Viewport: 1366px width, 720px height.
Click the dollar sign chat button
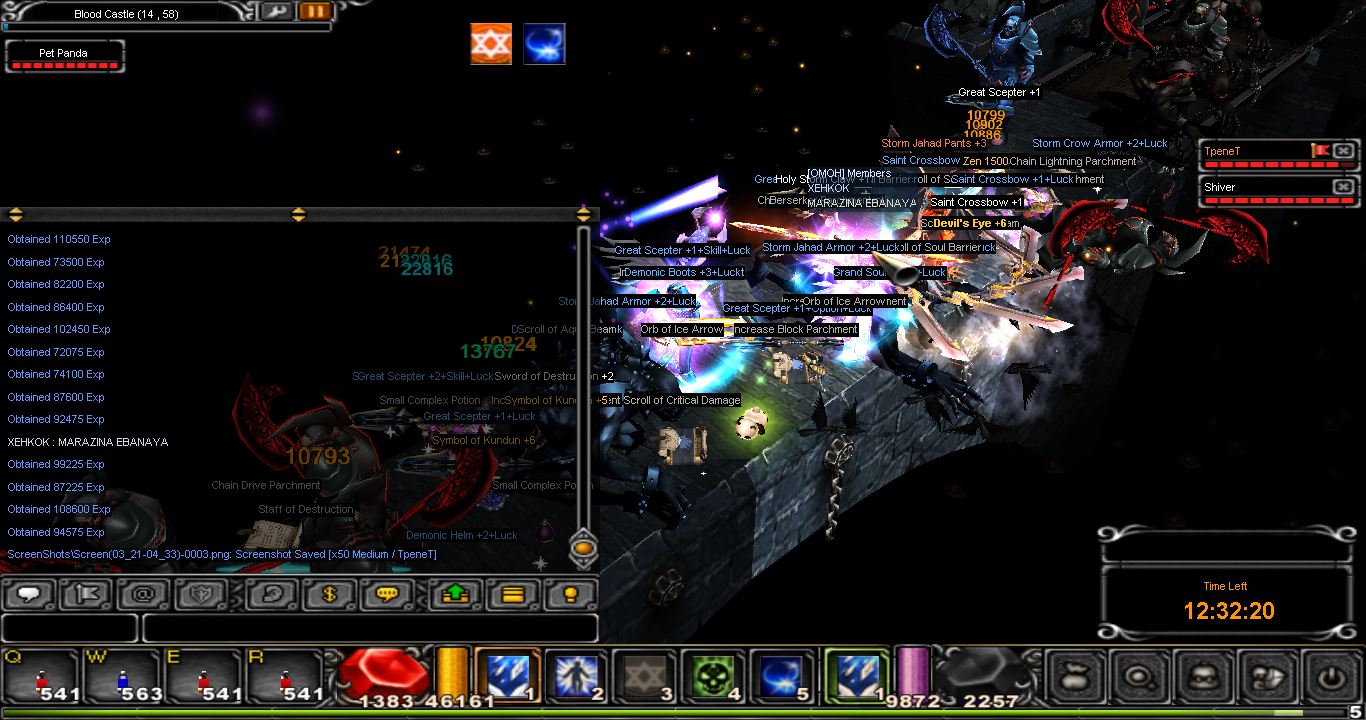[331, 595]
